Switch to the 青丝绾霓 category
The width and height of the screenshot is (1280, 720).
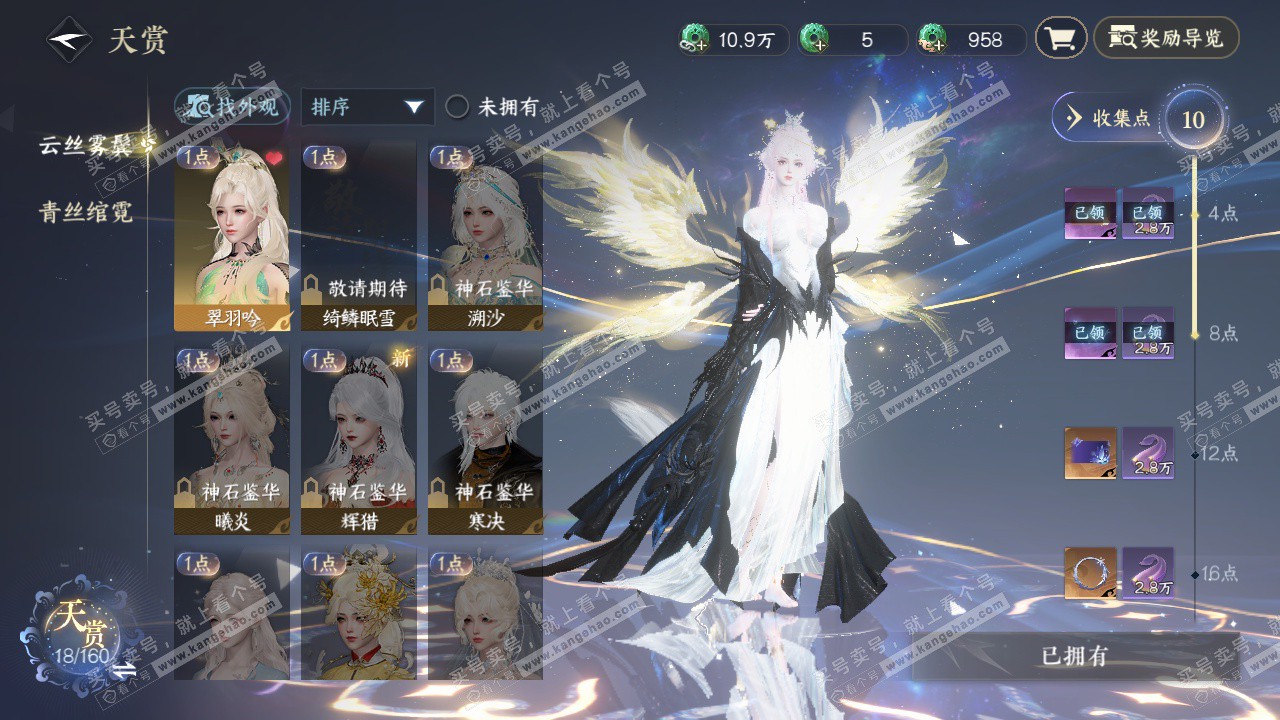86,212
